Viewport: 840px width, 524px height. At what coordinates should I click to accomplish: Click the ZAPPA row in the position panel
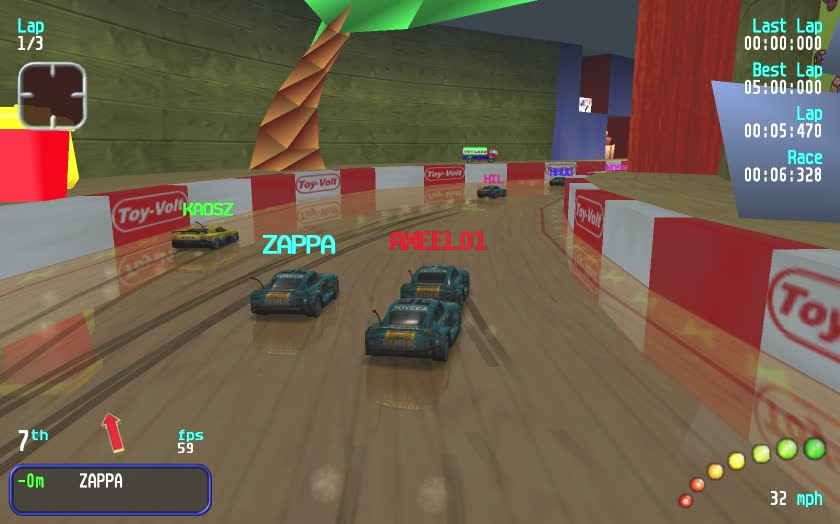[110, 482]
